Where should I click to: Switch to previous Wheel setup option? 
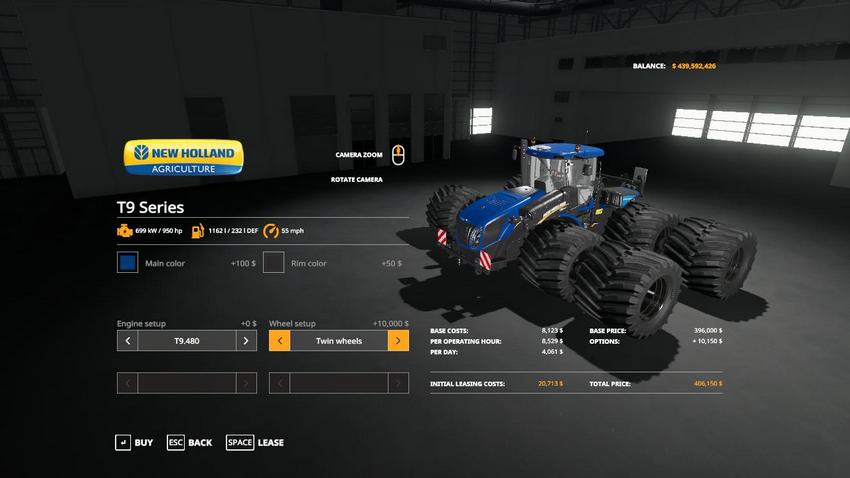279,341
